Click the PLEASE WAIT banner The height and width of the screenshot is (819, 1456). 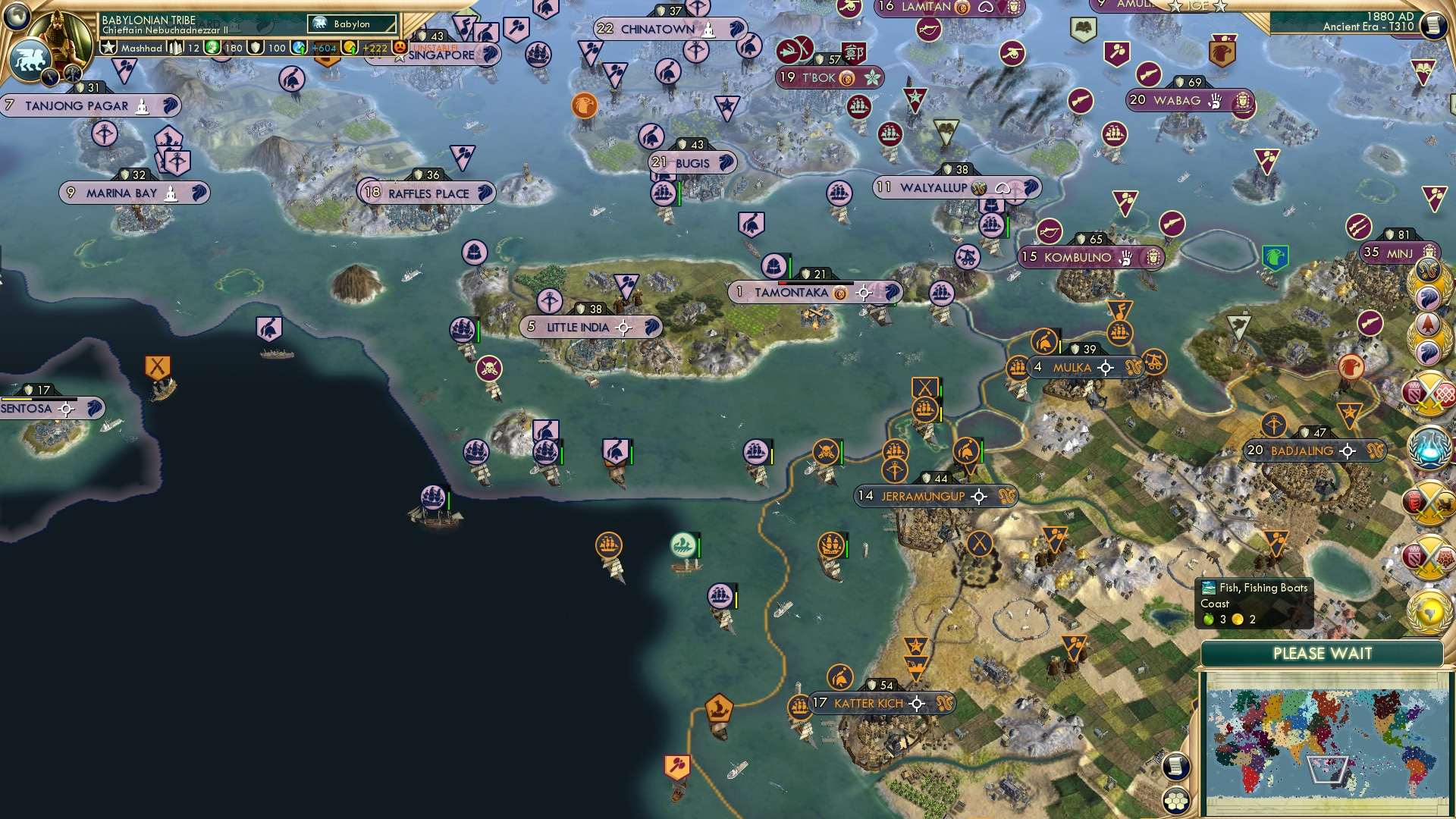click(x=1323, y=653)
